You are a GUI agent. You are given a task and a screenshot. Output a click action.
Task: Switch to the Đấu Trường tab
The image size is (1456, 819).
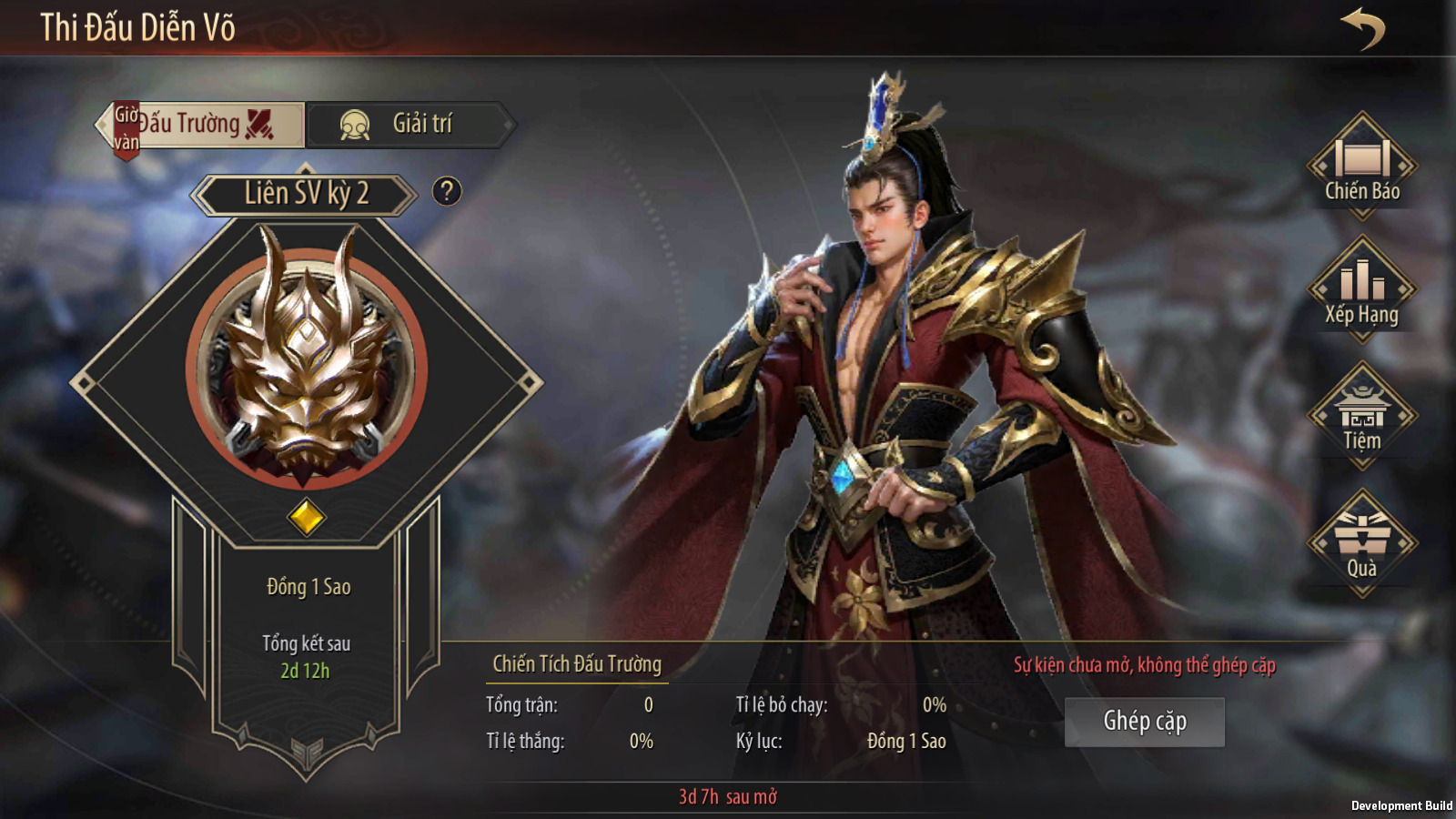point(205,125)
